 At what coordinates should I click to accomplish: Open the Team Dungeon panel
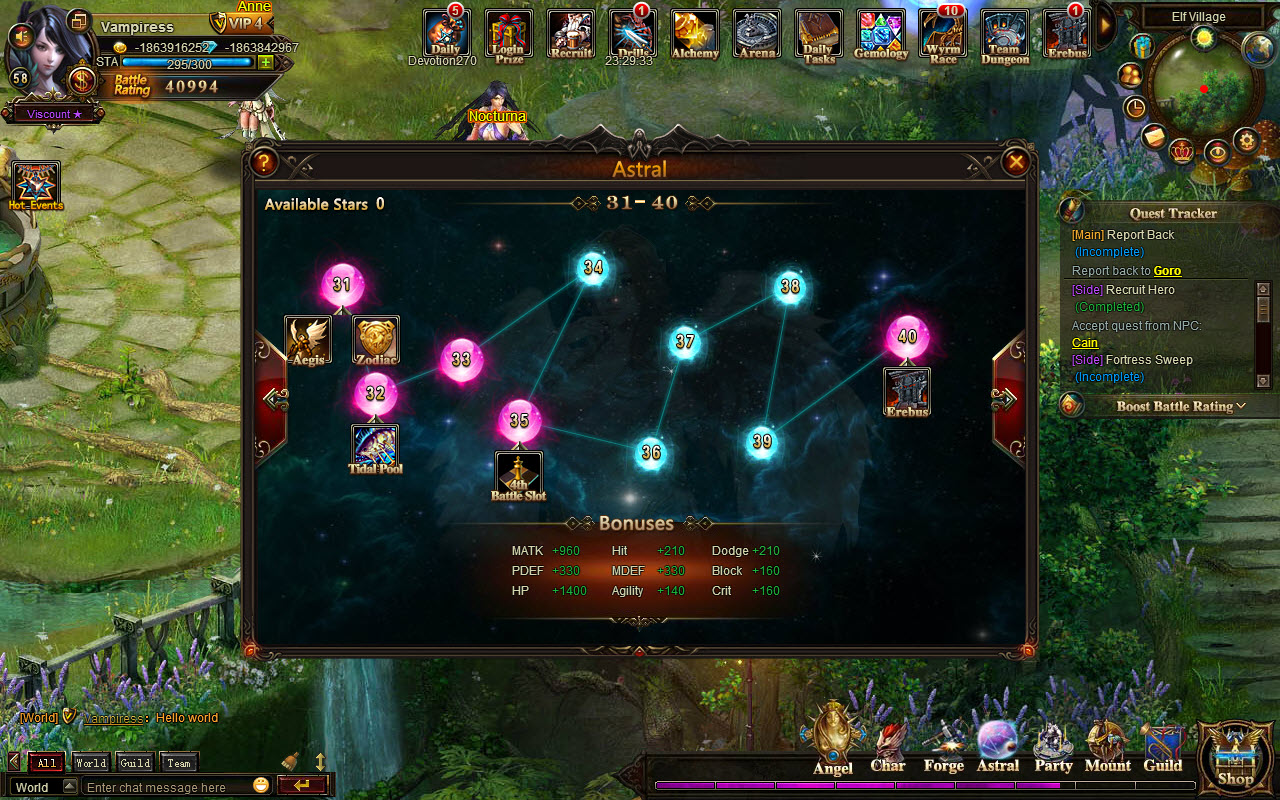(1004, 35)
